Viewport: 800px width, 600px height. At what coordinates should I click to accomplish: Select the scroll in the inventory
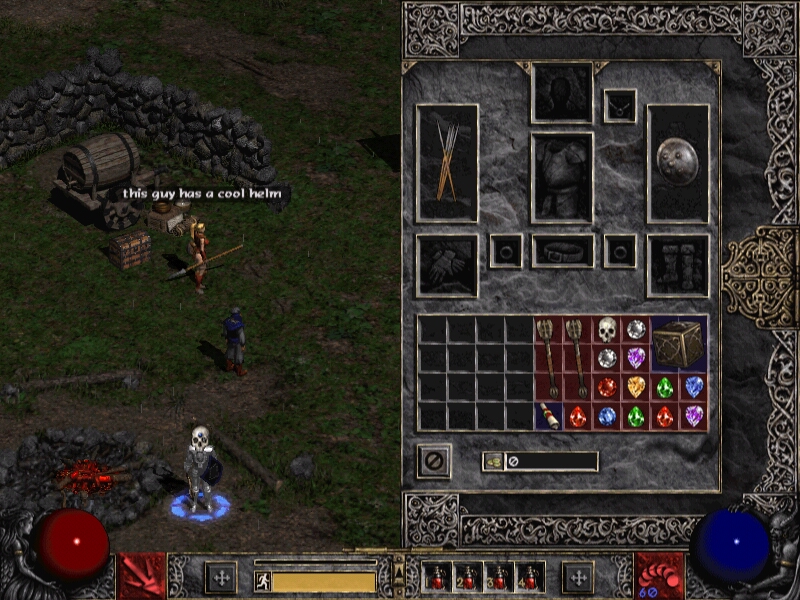[x=548, y=415]
